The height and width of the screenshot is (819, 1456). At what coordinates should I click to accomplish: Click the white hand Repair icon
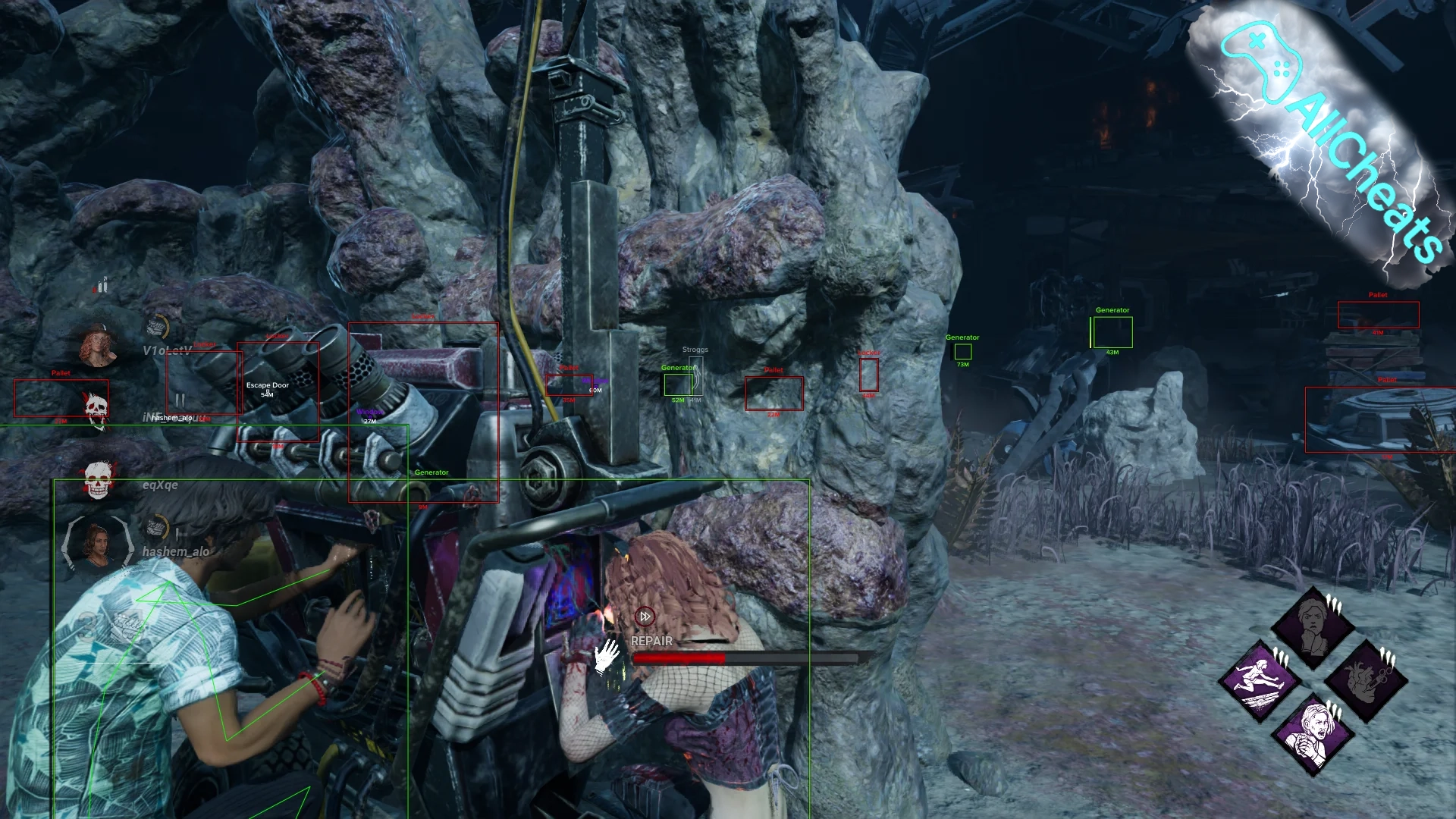[x=607, y=655]
